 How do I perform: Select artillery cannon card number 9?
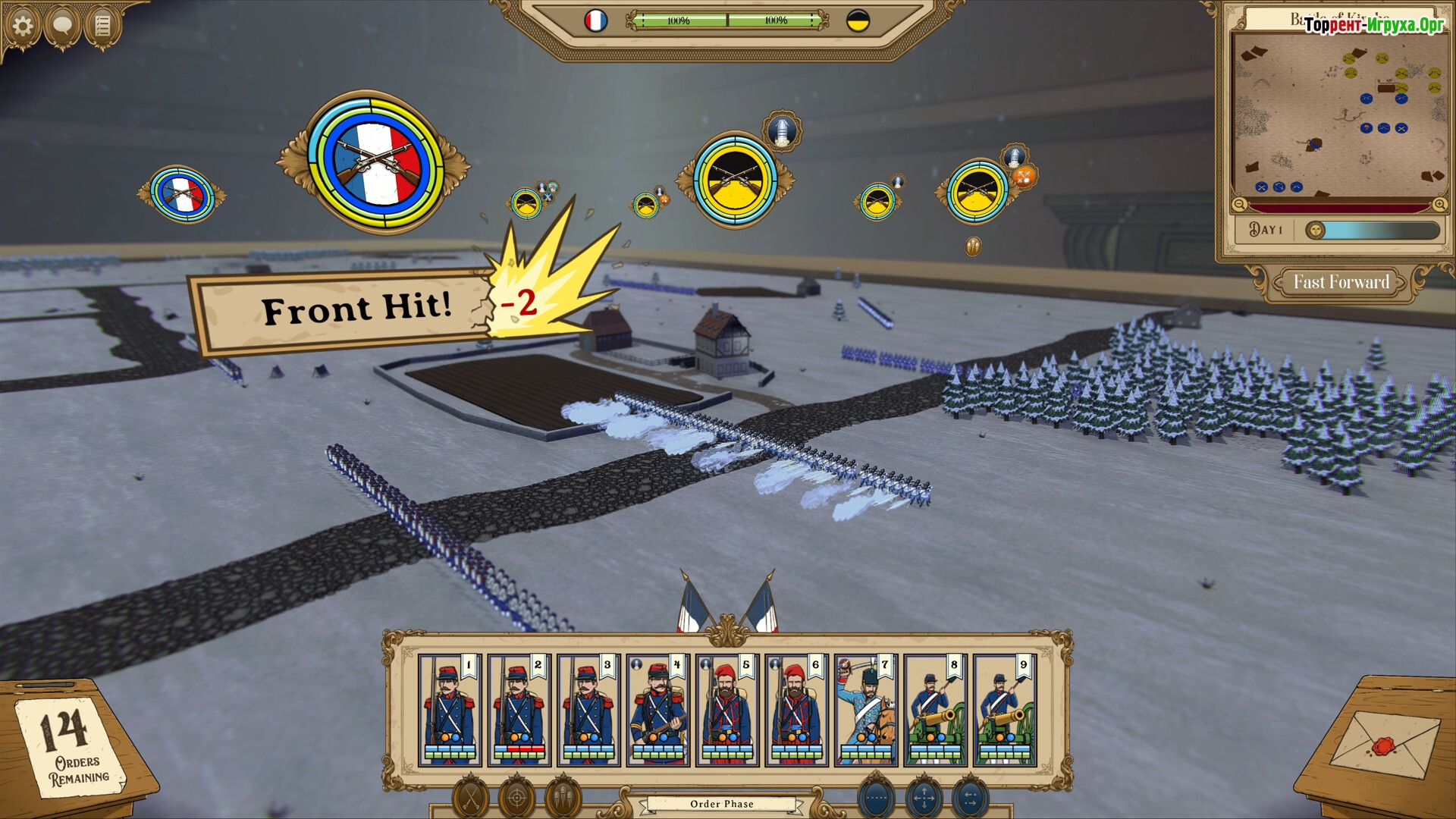1005,710
